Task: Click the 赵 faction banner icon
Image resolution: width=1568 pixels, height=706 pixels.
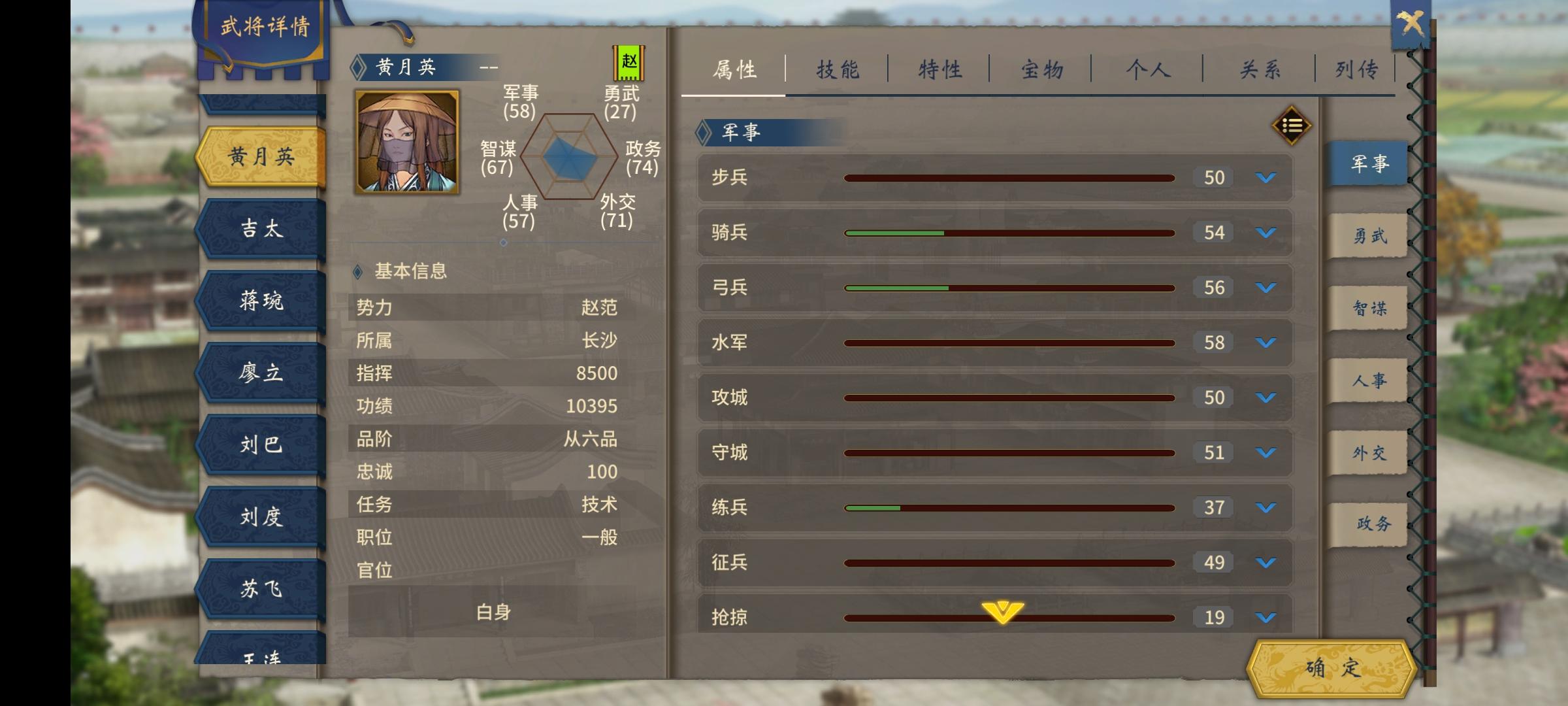Action: 629,63
